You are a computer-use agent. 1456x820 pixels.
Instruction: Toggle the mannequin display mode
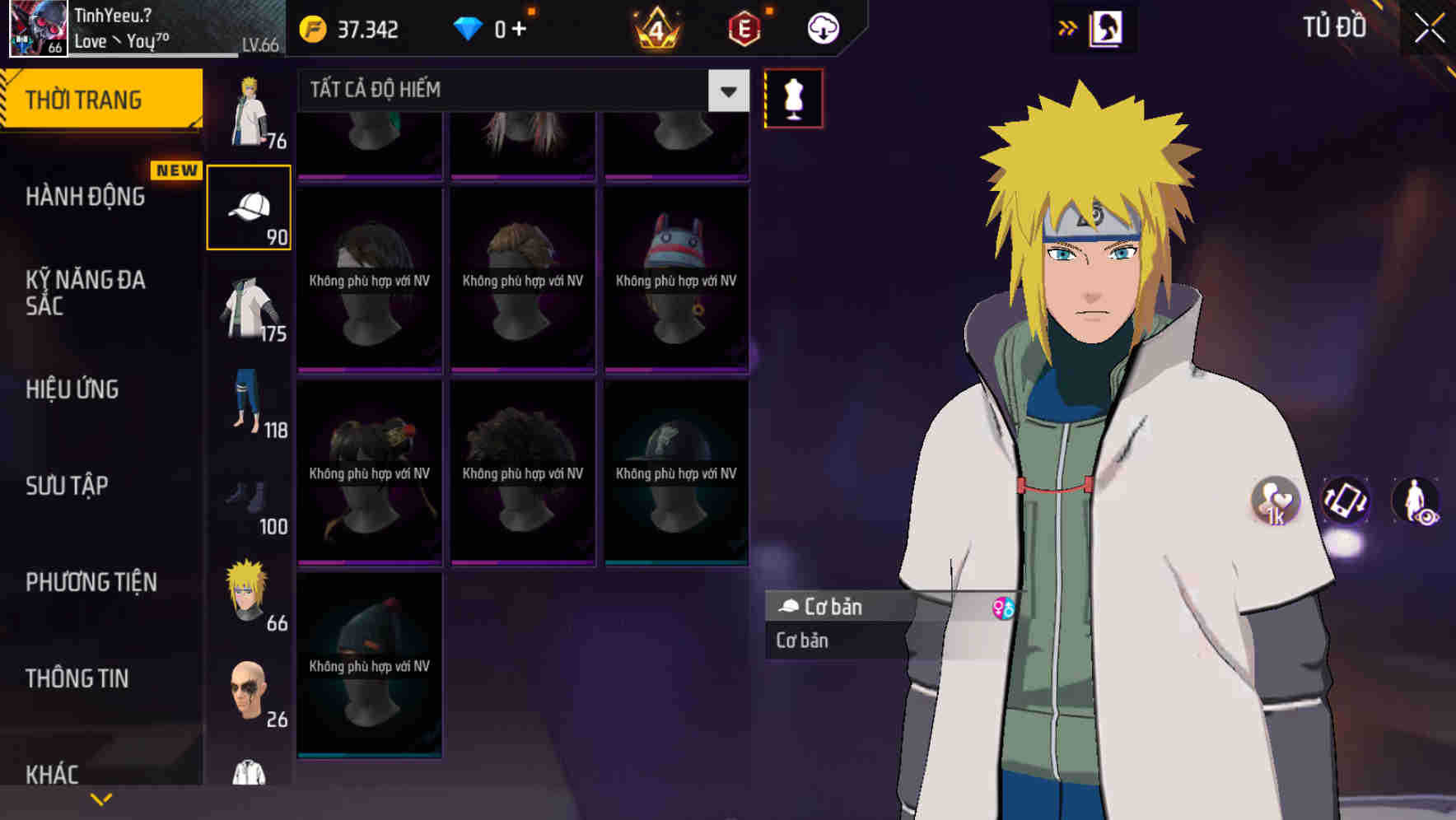(x=791, y=97)
